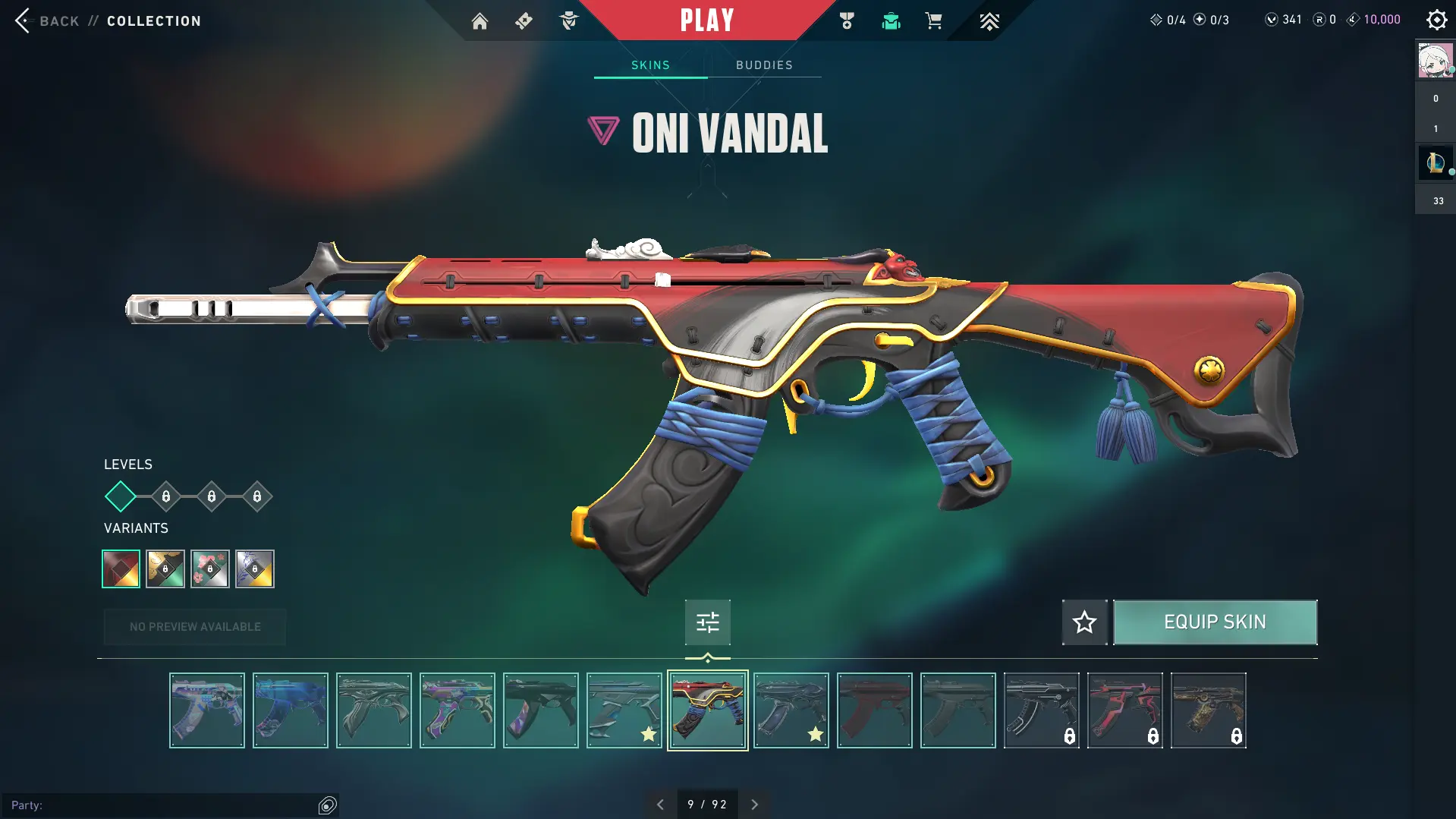The width and height of the screenshot is (1456, 819).
Task: Open the settings gear
Action: tap(1436, 20)
